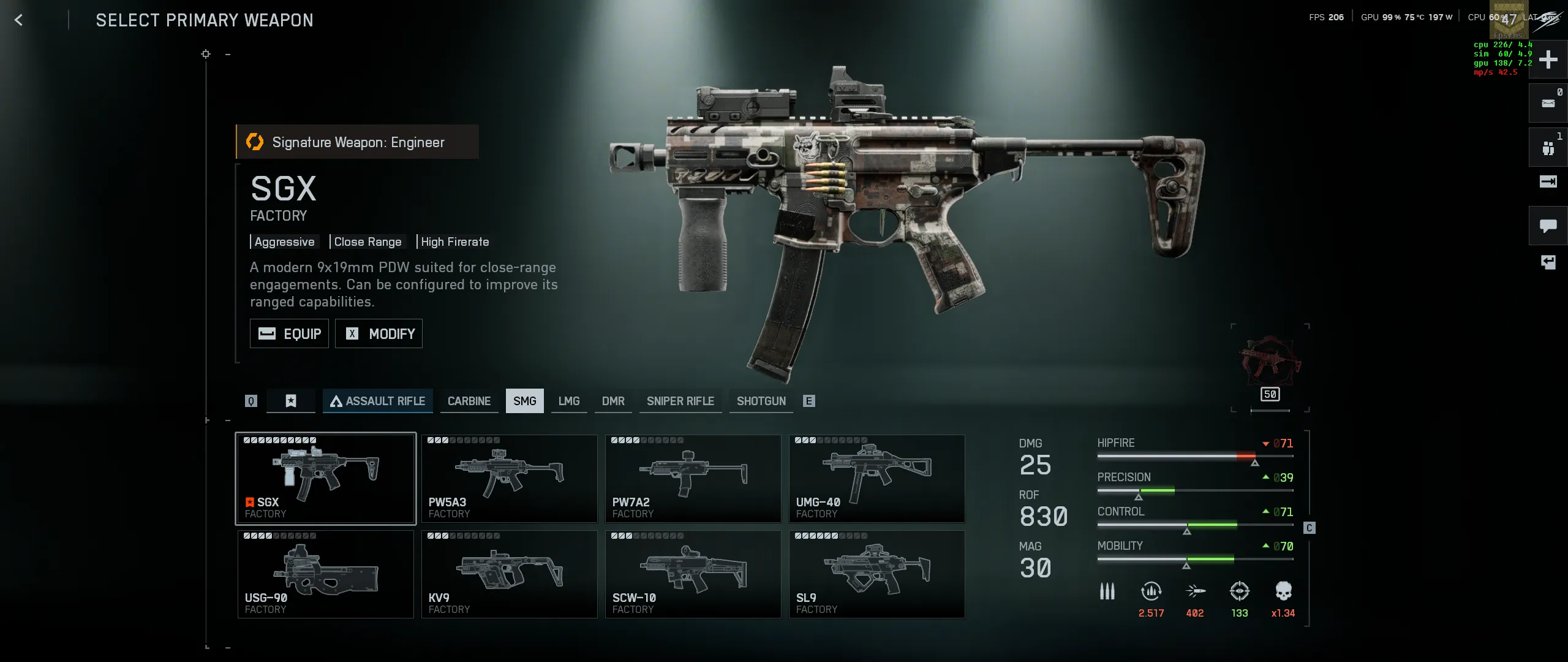
Task: Switch to the SNIPER RIFLE tab
Action: click(x=680, y=401)
